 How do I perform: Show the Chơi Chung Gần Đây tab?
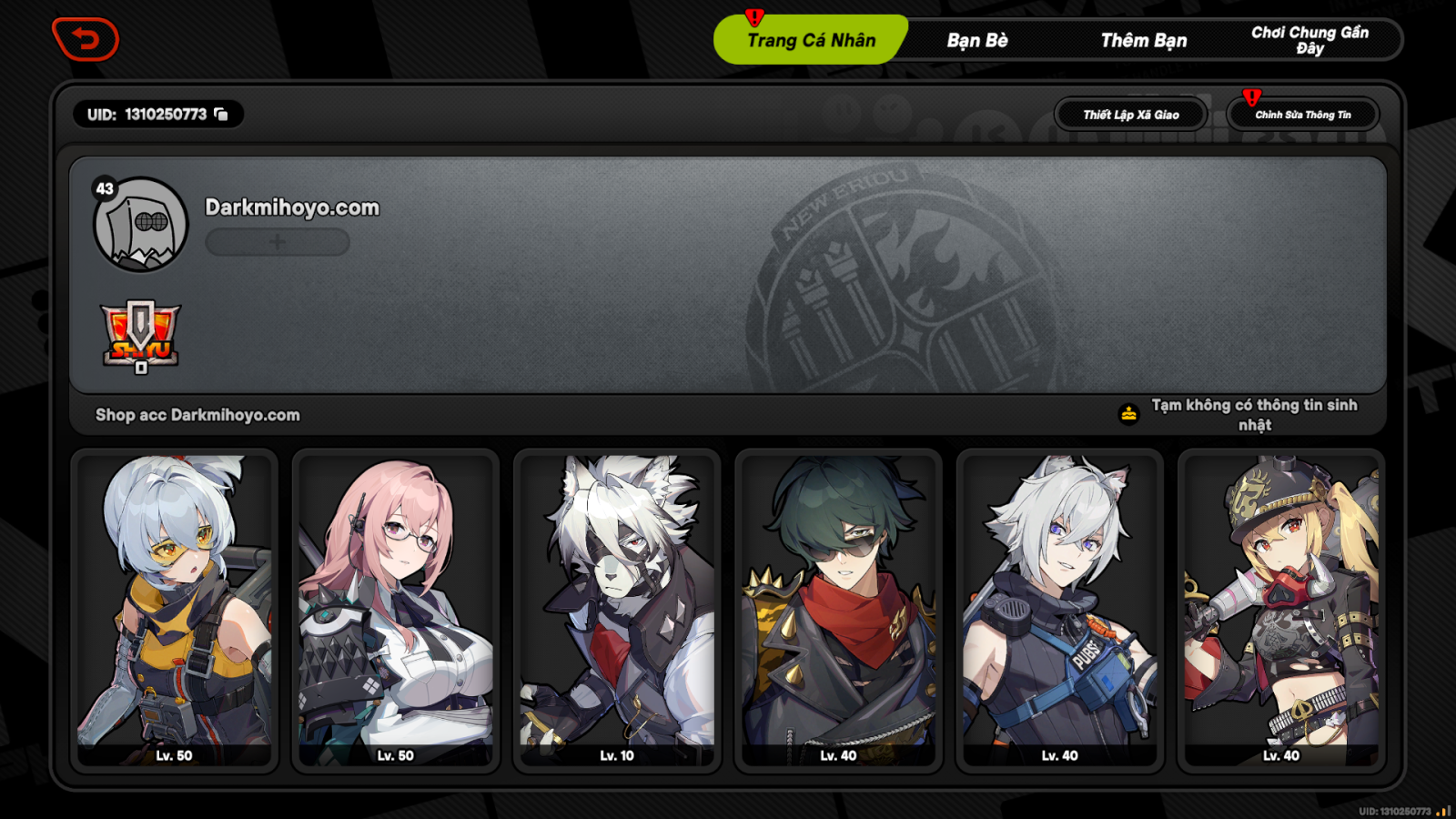click(x=1309, y=40)
